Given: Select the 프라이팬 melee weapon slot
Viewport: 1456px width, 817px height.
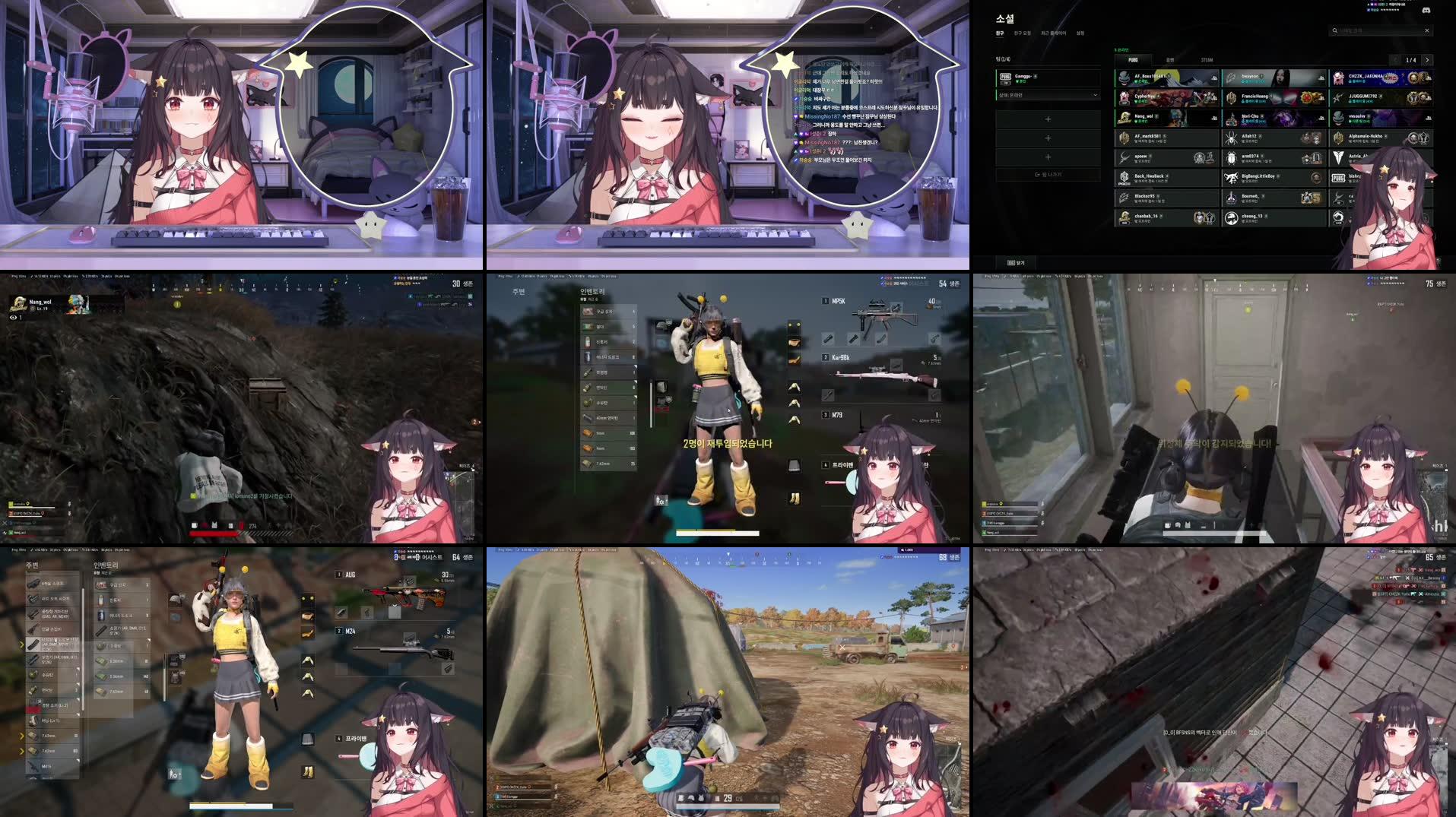Looking at the screenshot, I should 839,464.
